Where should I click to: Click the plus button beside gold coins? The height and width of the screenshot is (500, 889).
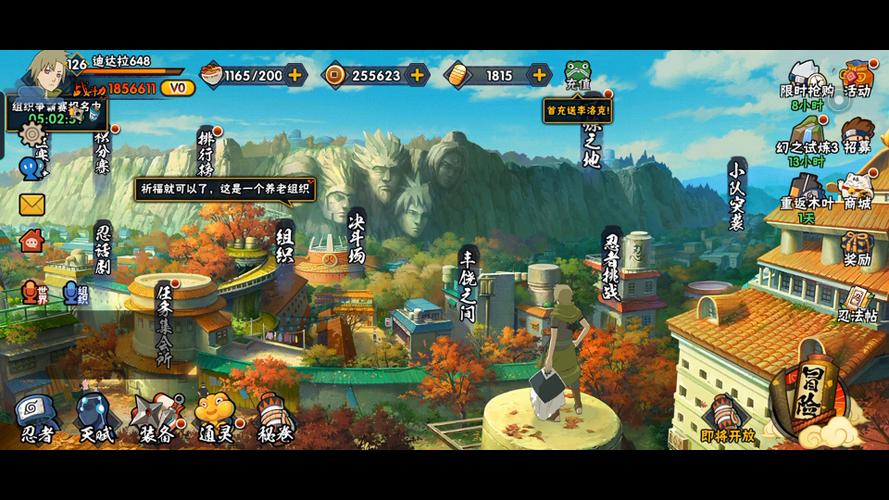click(x=417, y=75)
